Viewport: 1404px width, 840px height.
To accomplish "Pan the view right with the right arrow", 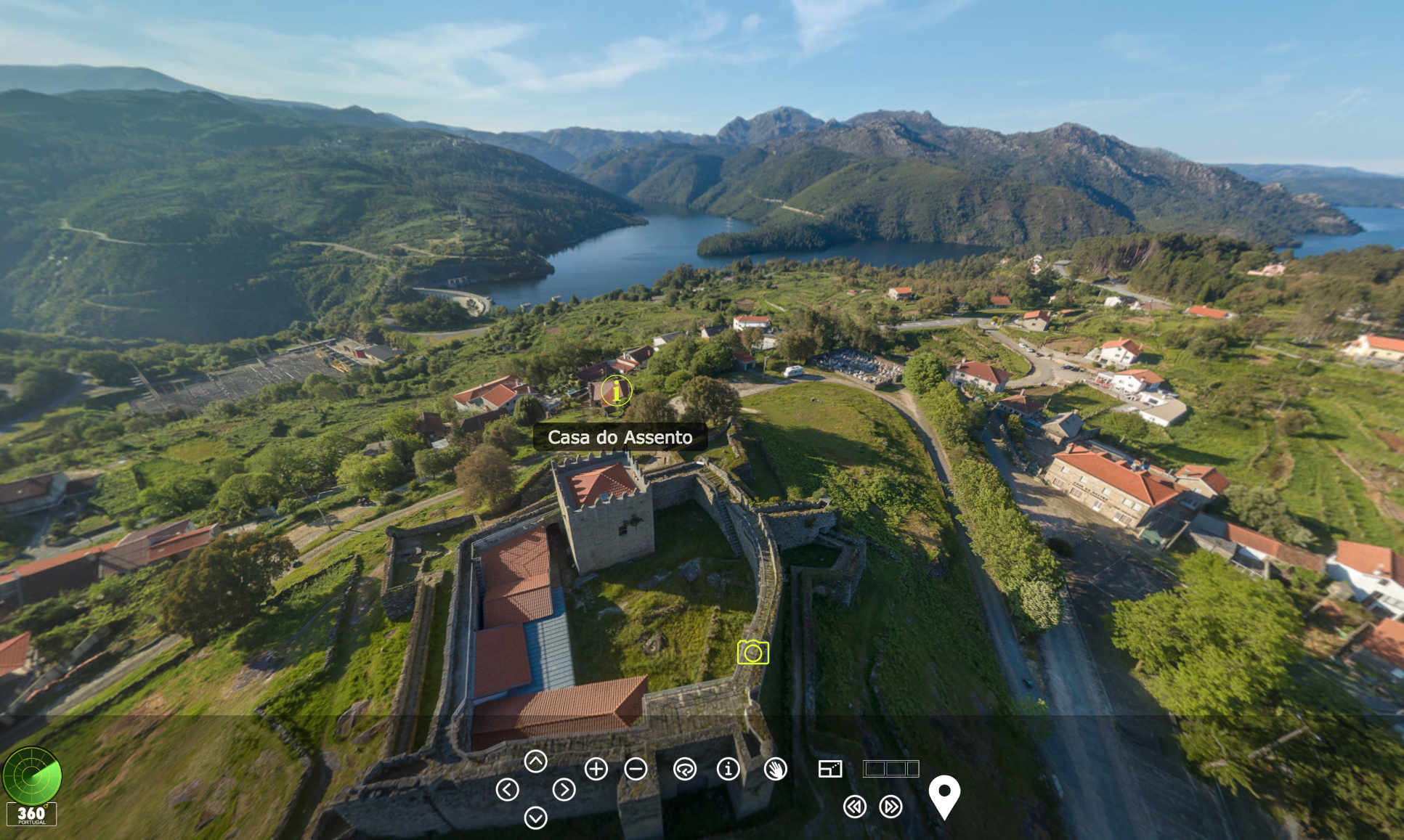I will pyautogui.click(x=564, y=790).
